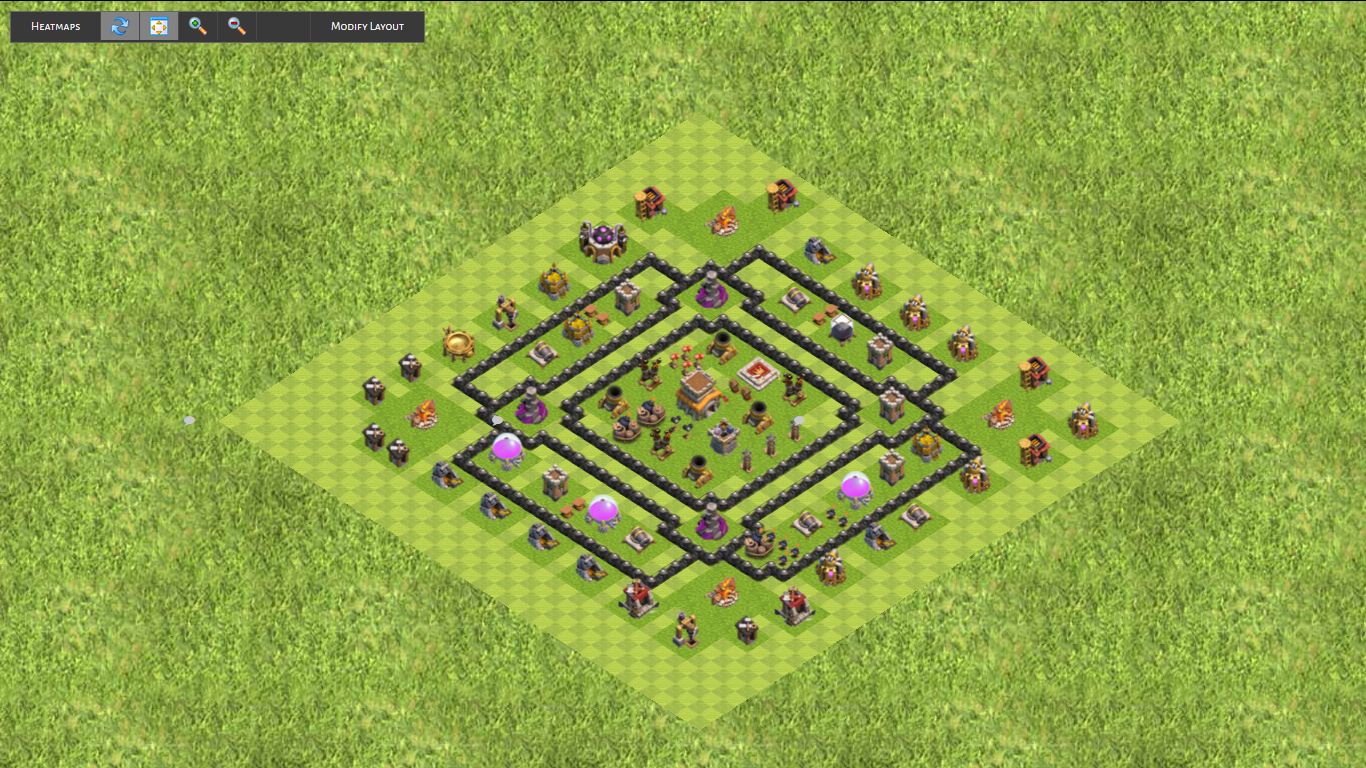Image resolution: width=1366 pixels, height=768 pixels.
Task: Click the Modify Layout button
Action: (x=367, y=27)
